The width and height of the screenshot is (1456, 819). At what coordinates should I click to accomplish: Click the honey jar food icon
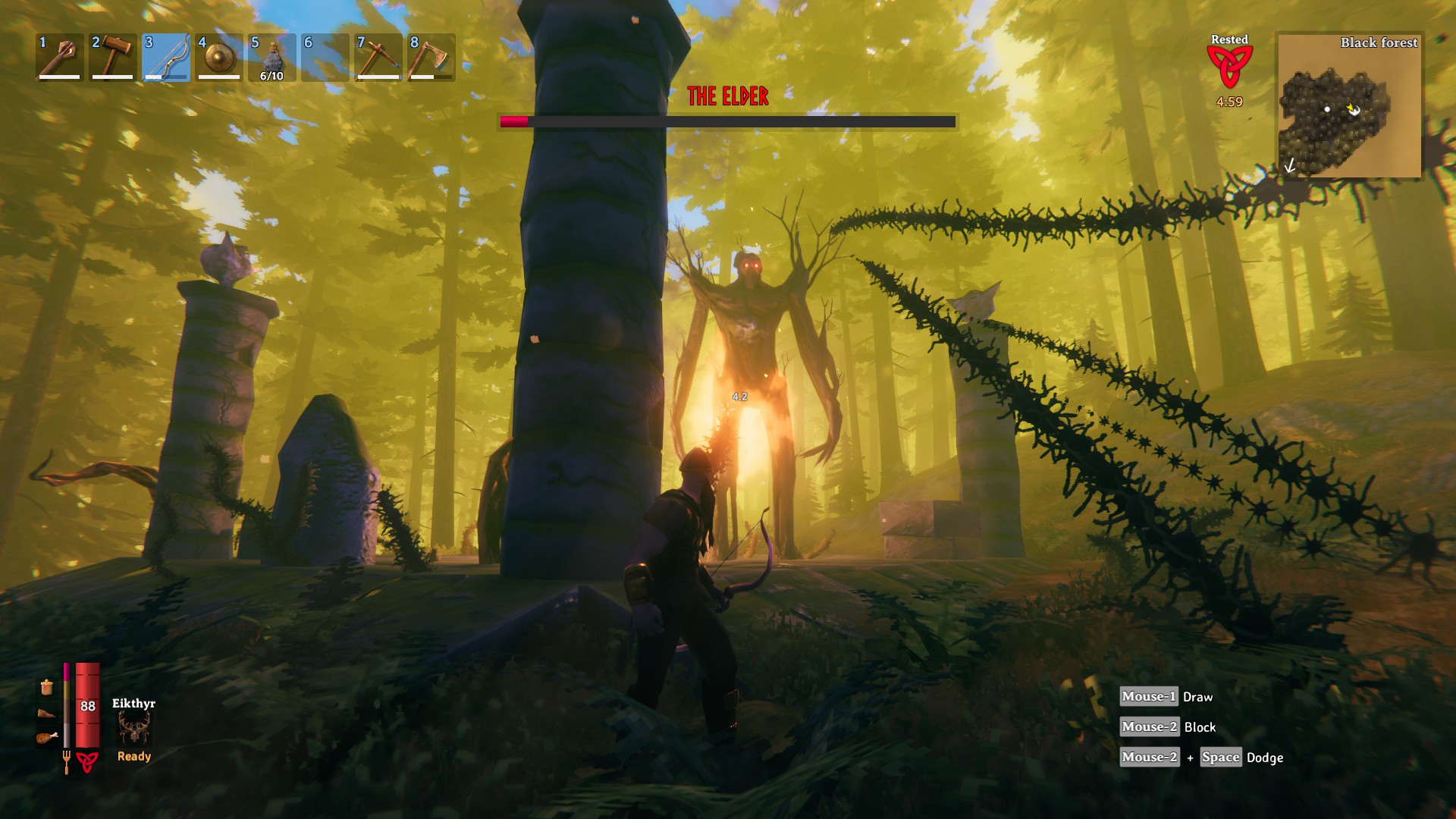click(x=47, y=687)
